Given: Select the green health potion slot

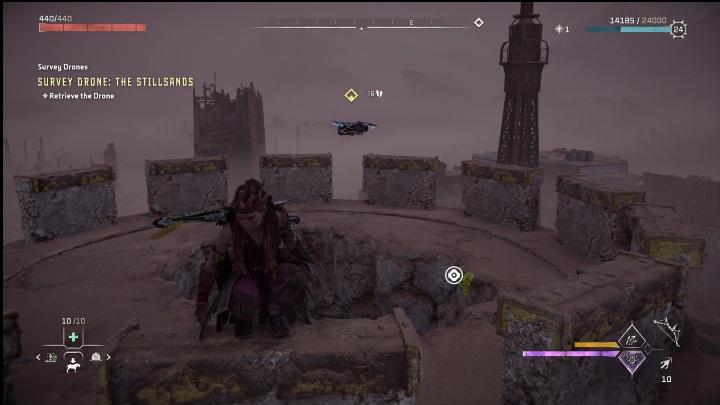Looking at the screenshot, I should point(73,337).
